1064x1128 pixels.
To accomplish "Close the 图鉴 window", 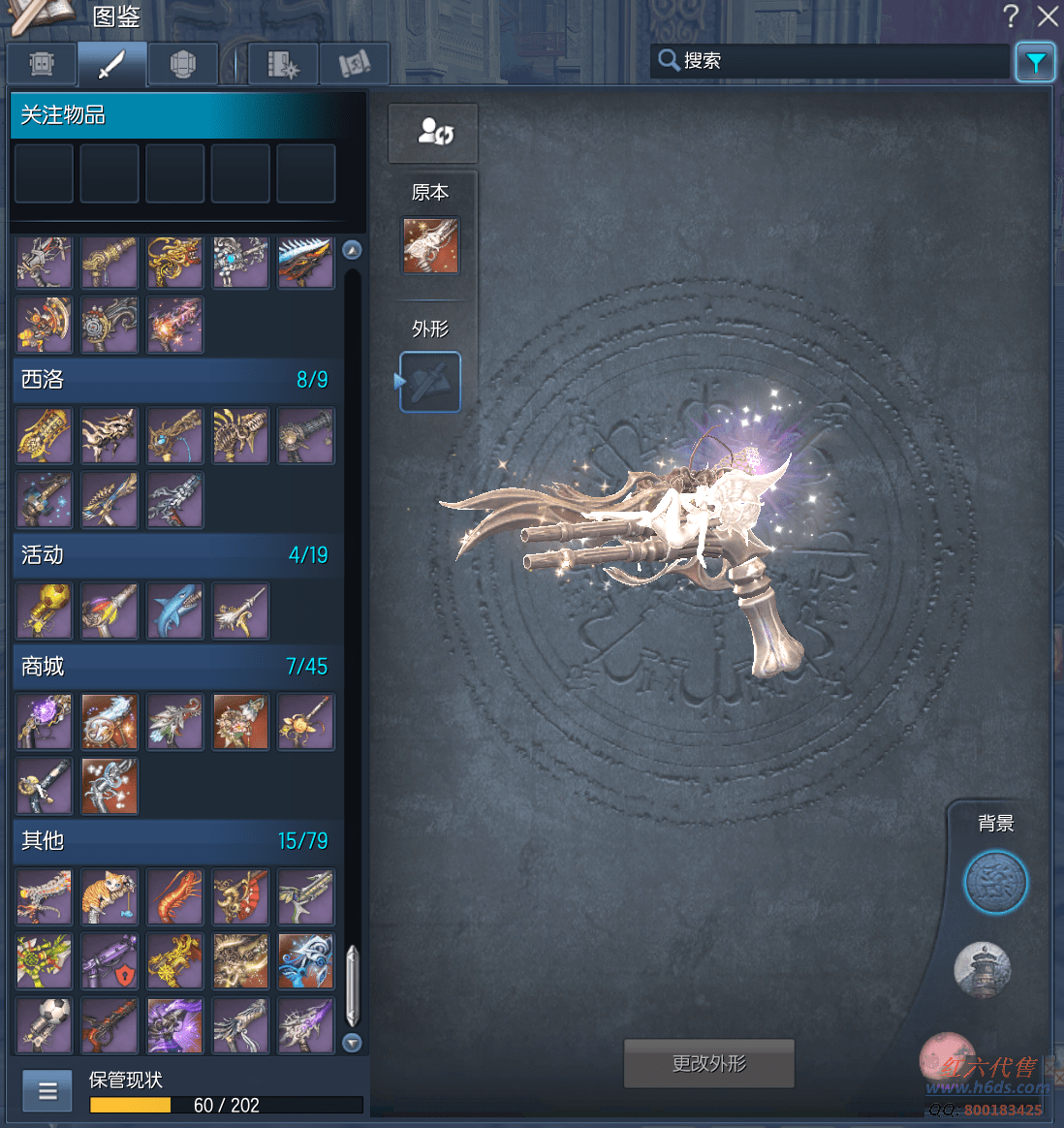I will point(1047,16).
